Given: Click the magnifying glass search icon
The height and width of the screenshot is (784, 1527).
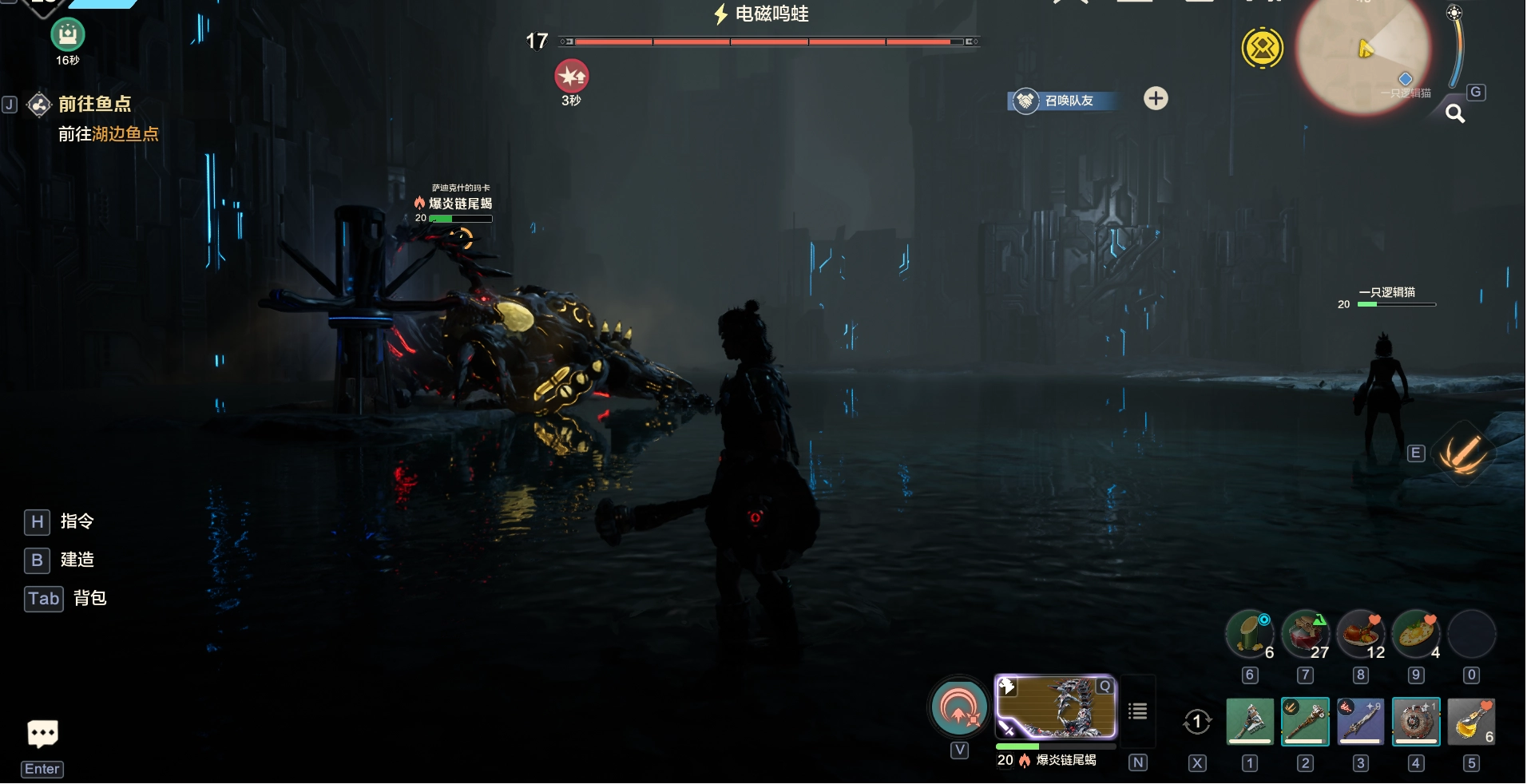Looking at the screenshot, I should point(1455,114).
